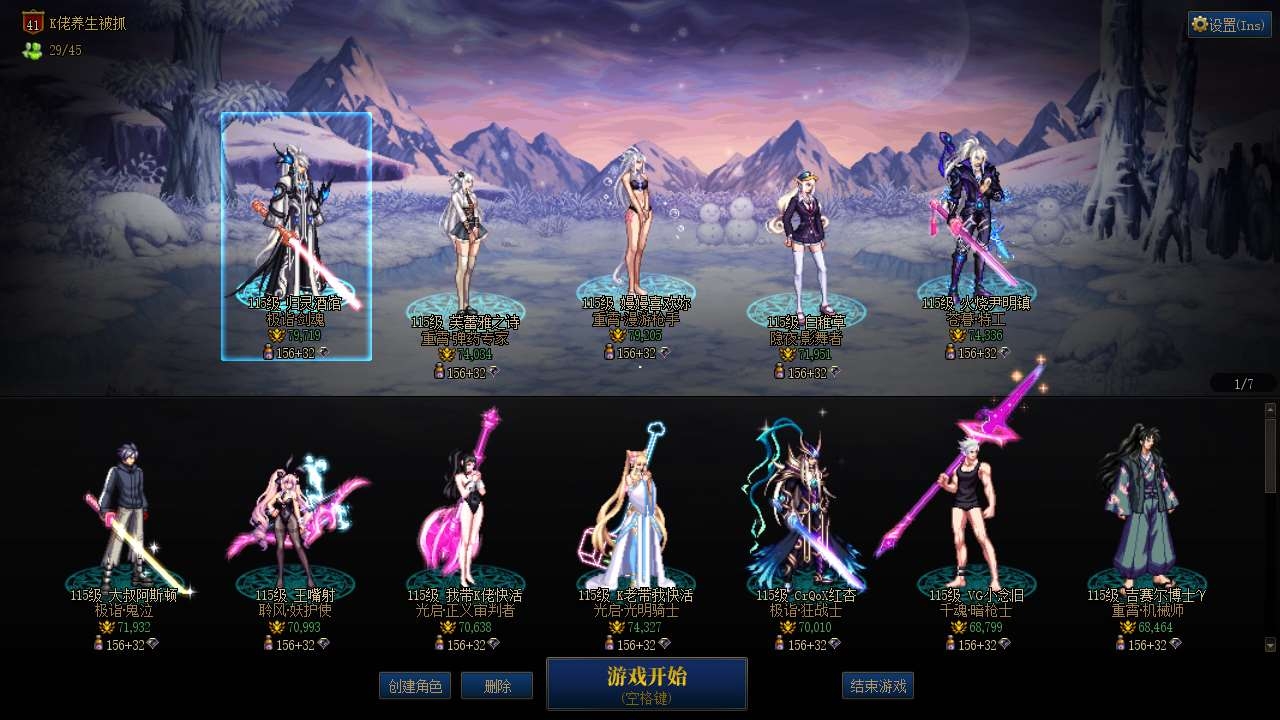
Task: Click the 游戏开始 start game button
Action: pos(646,683)
